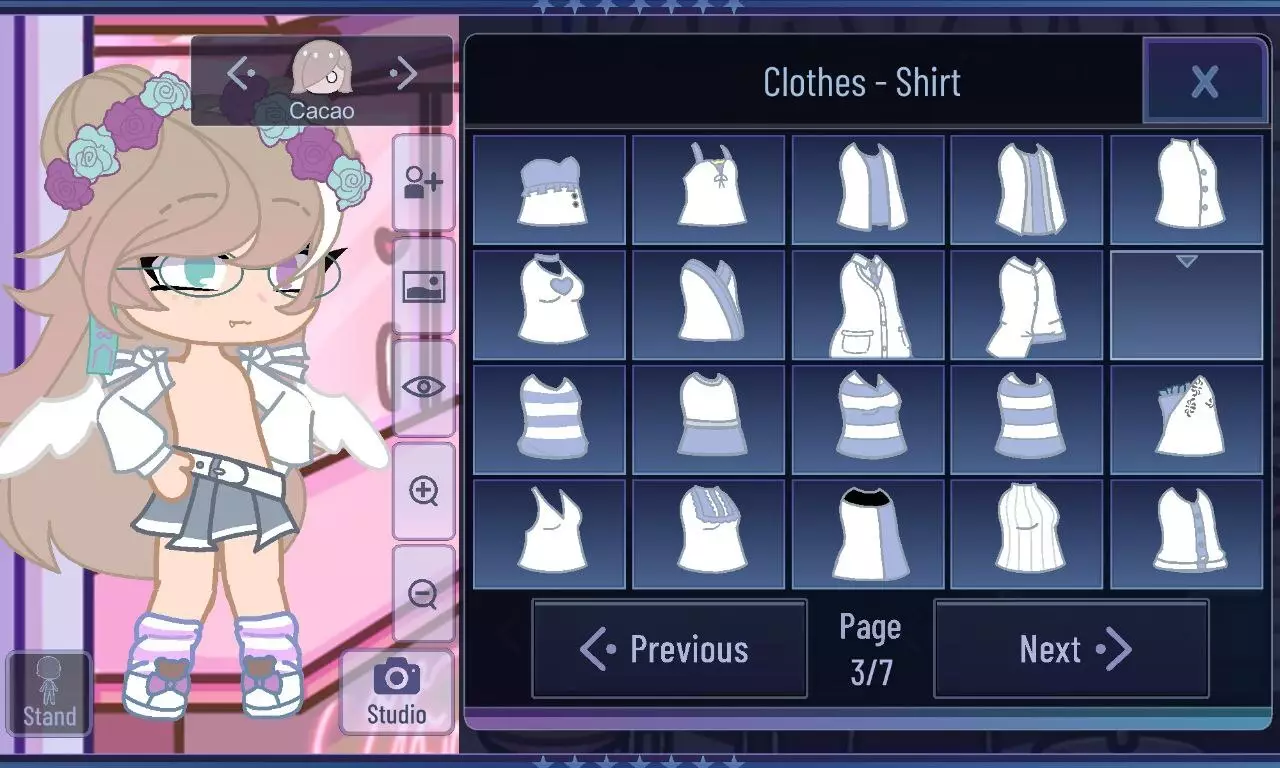Select the add character icon

point(424,183)
